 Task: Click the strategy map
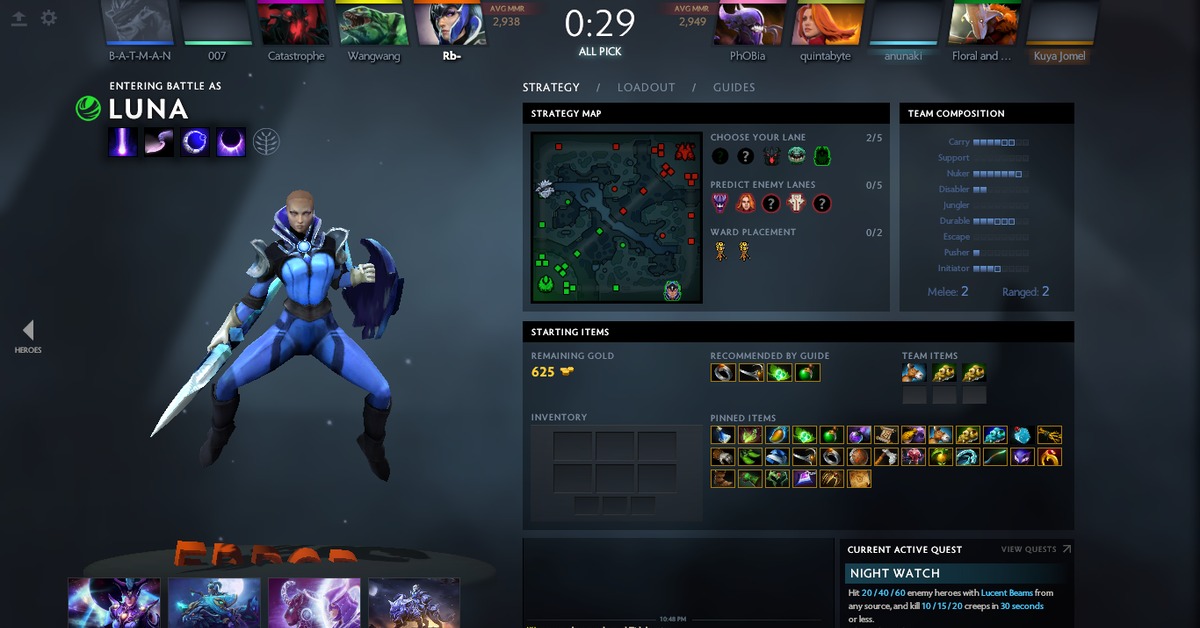[616, 217]
